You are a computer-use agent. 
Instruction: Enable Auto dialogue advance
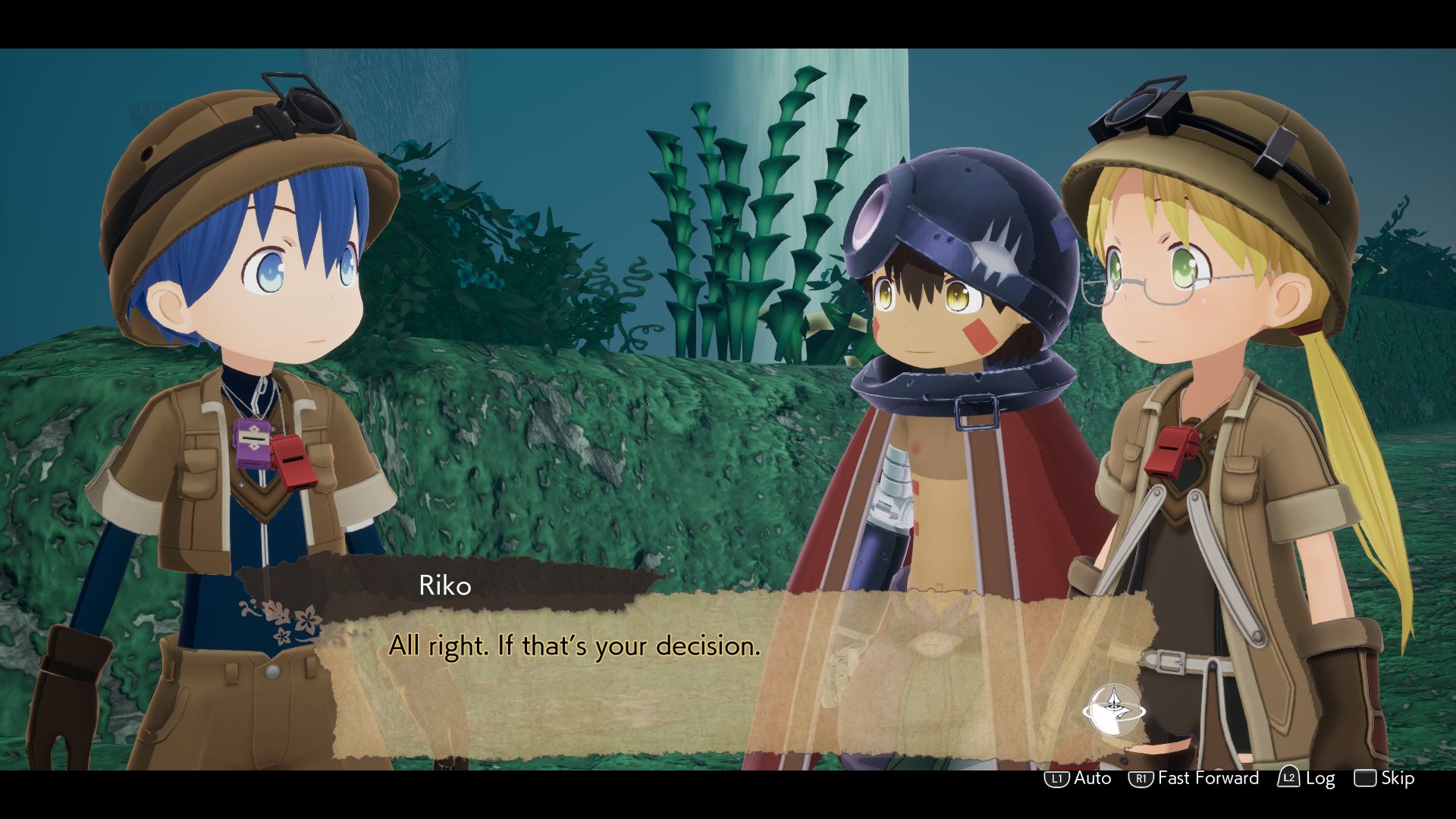(1078, 778)
